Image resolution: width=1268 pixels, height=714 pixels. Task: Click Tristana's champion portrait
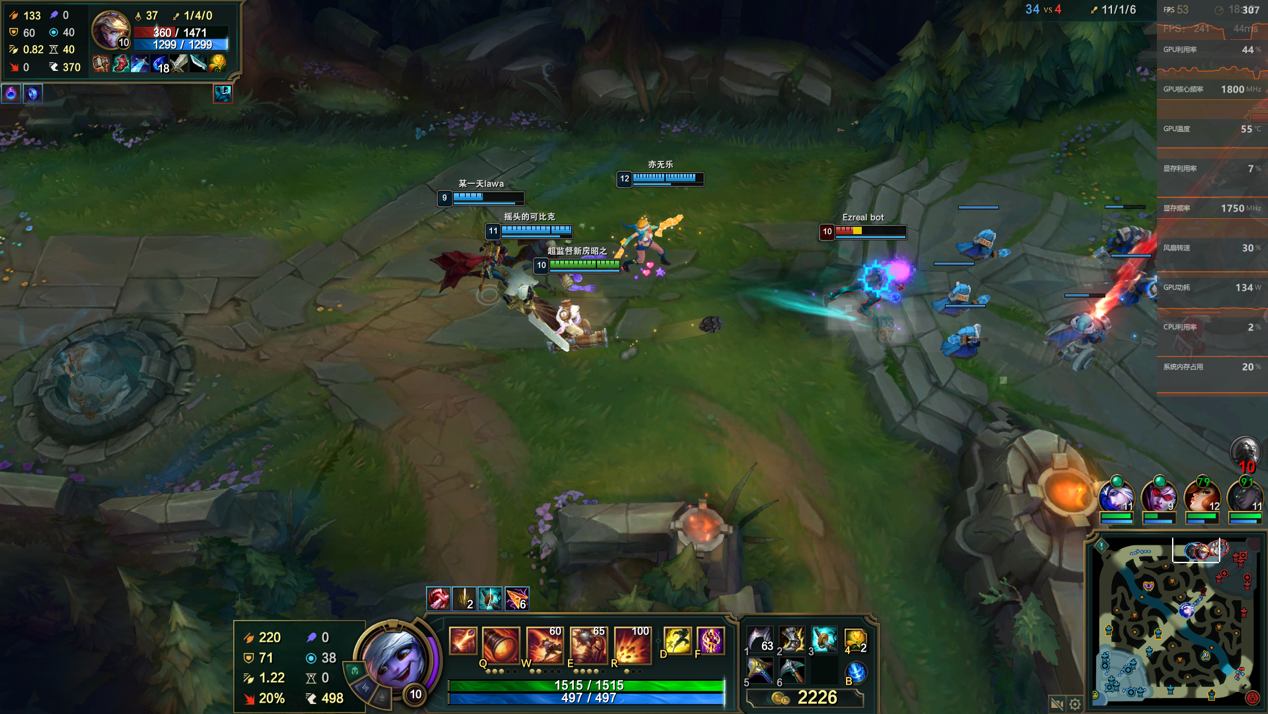point(396,657)
